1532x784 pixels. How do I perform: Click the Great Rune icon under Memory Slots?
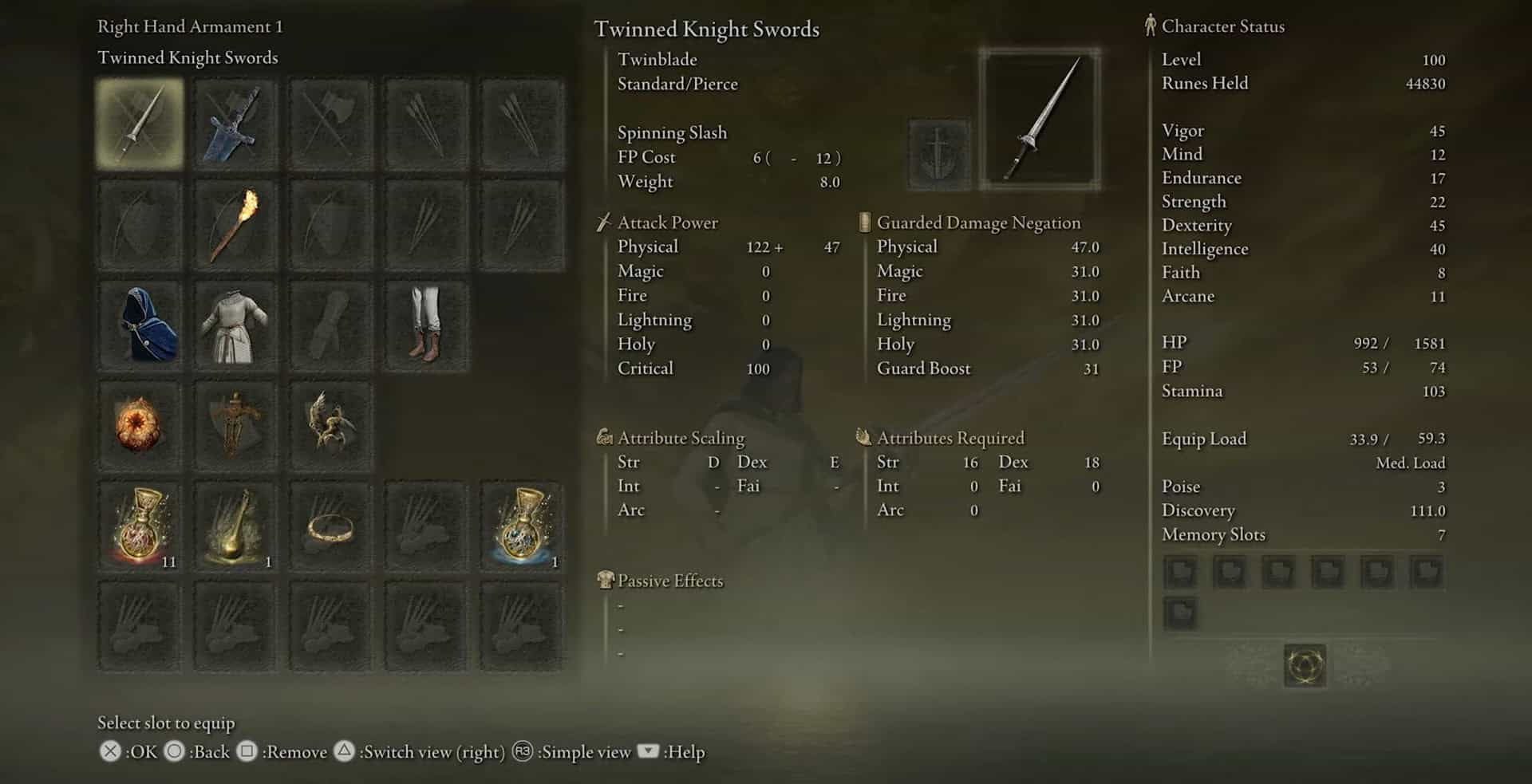[1305, 665]
